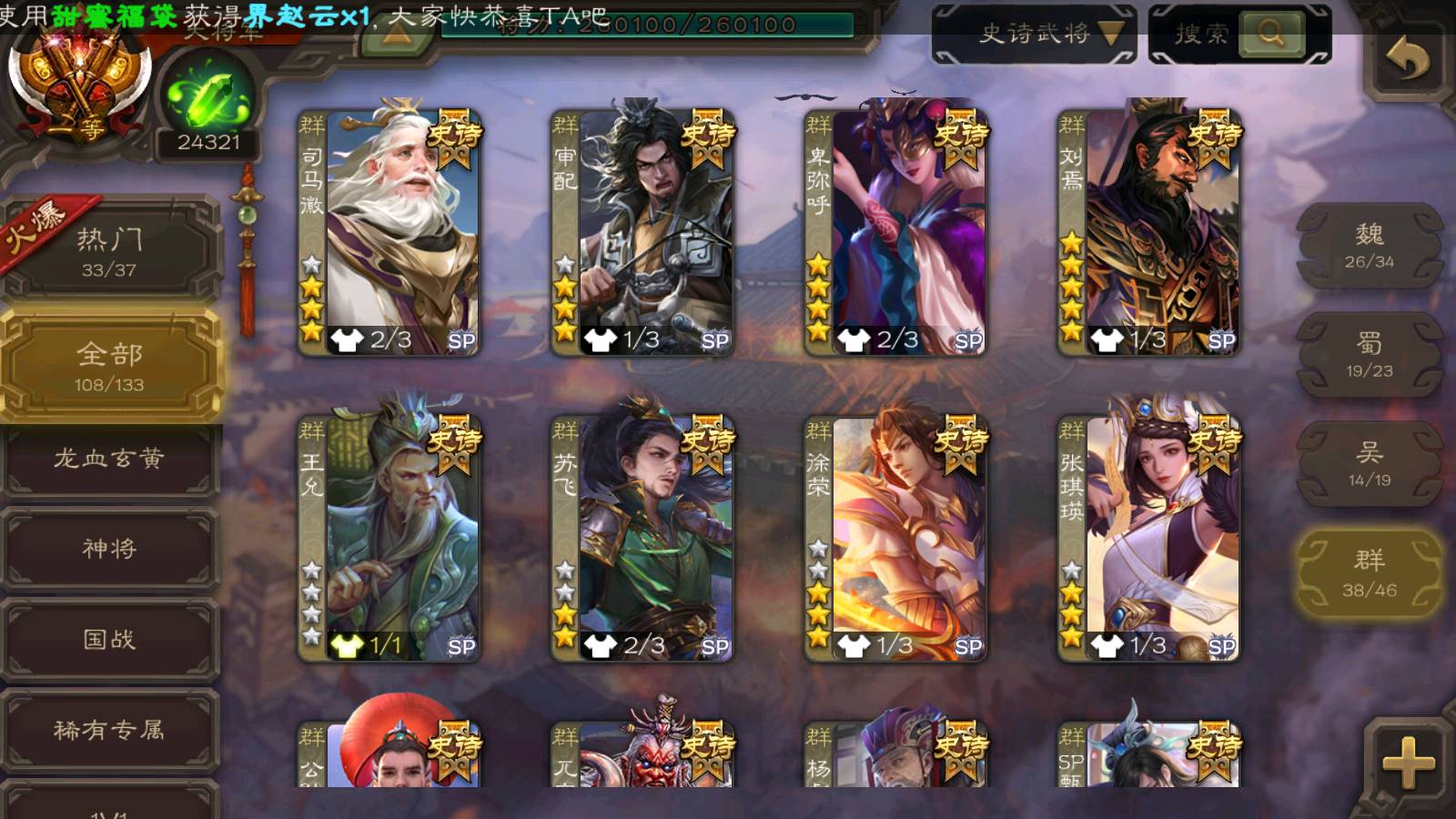Open the 国战 category tab

(x=109, y=639)
